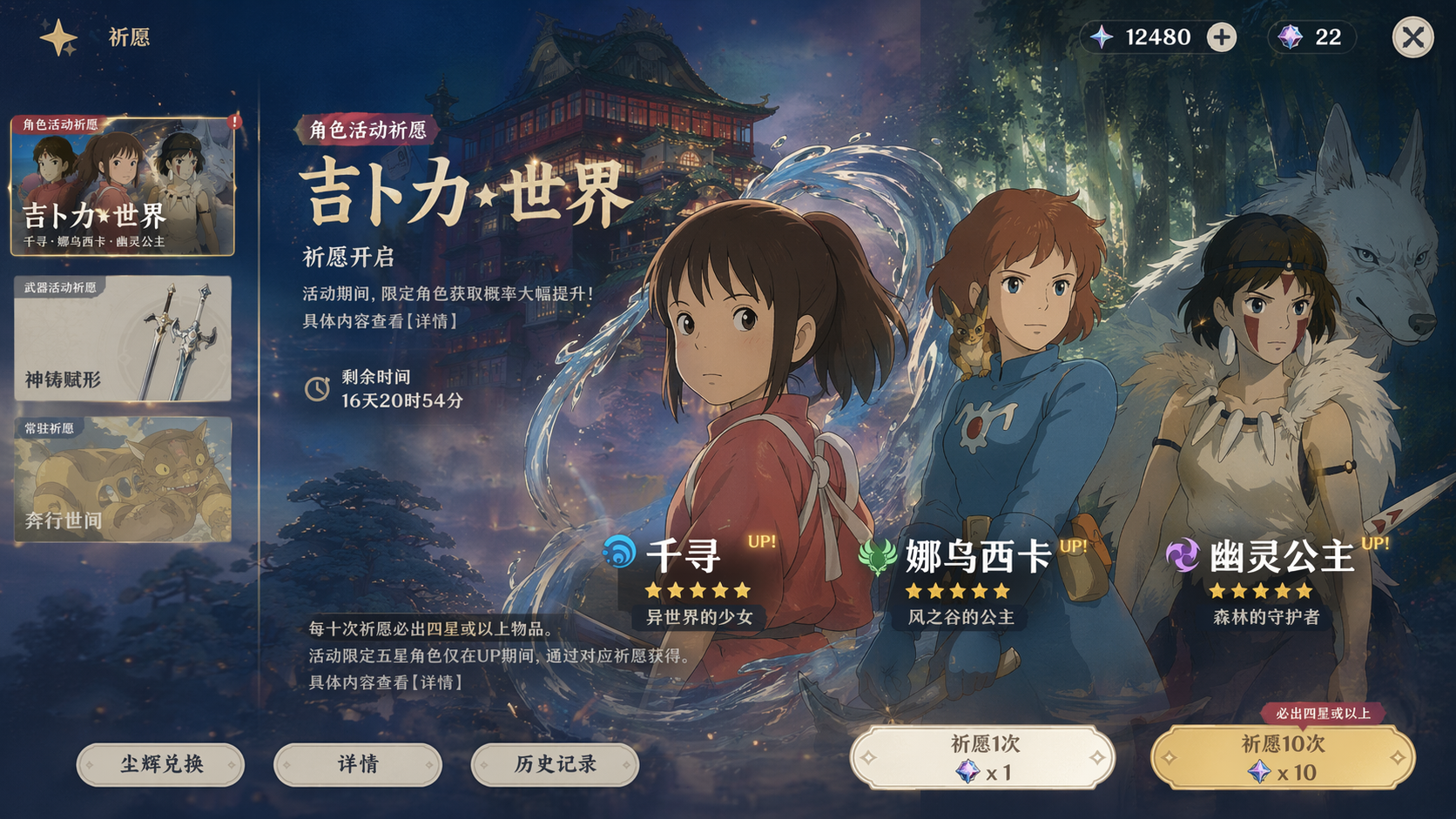Make ten wishes with 祈愿10次

[1283, 758]
